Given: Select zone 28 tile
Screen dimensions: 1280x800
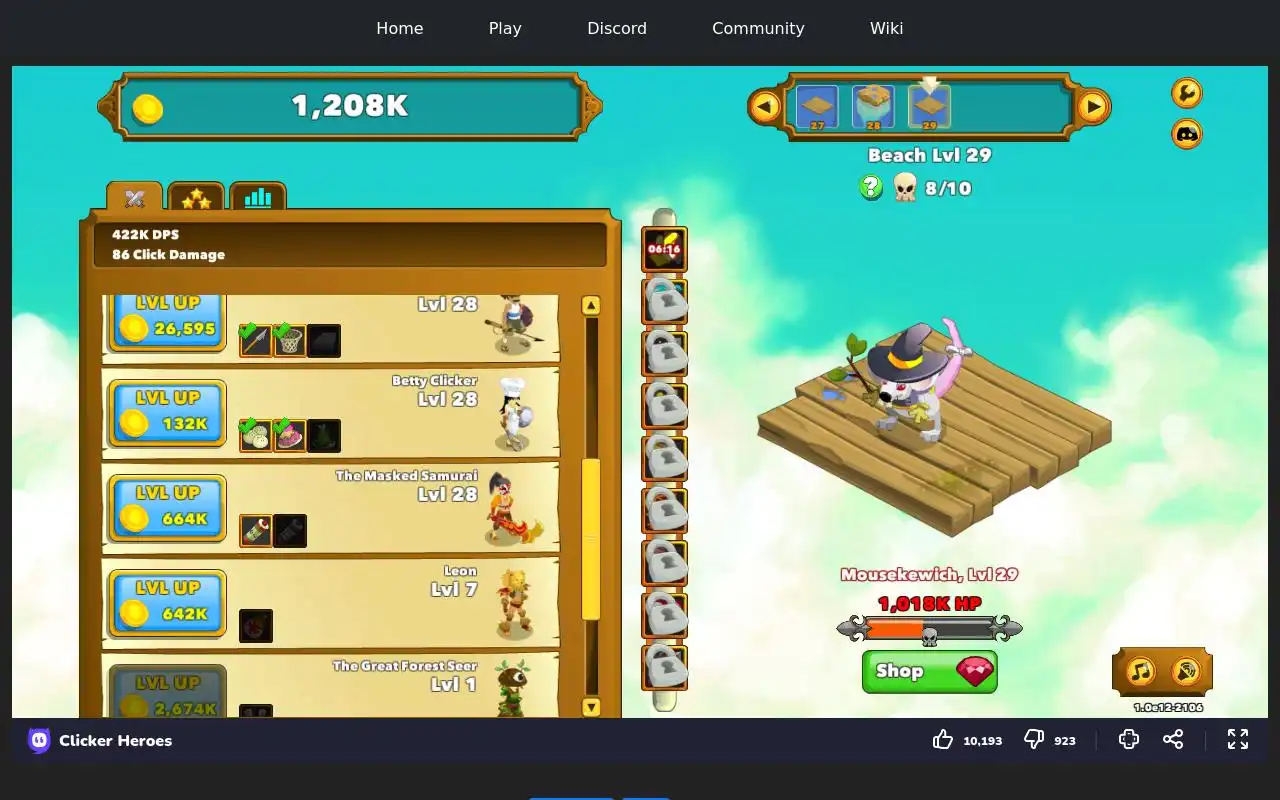Looking at the screenshot, I should point(873,106).
